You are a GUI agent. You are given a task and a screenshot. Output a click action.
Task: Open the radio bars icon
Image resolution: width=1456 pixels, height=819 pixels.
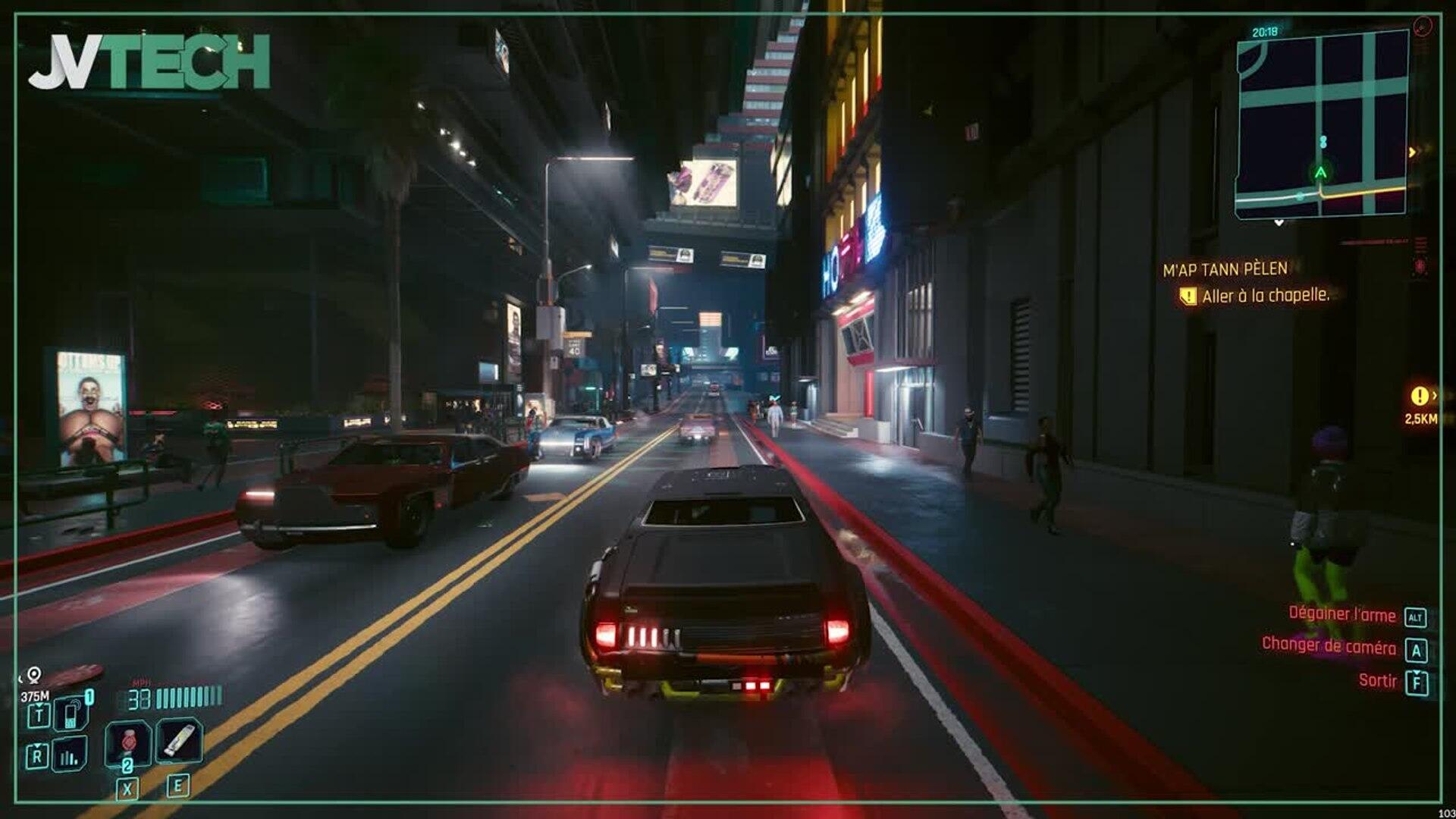click(70, 755)
